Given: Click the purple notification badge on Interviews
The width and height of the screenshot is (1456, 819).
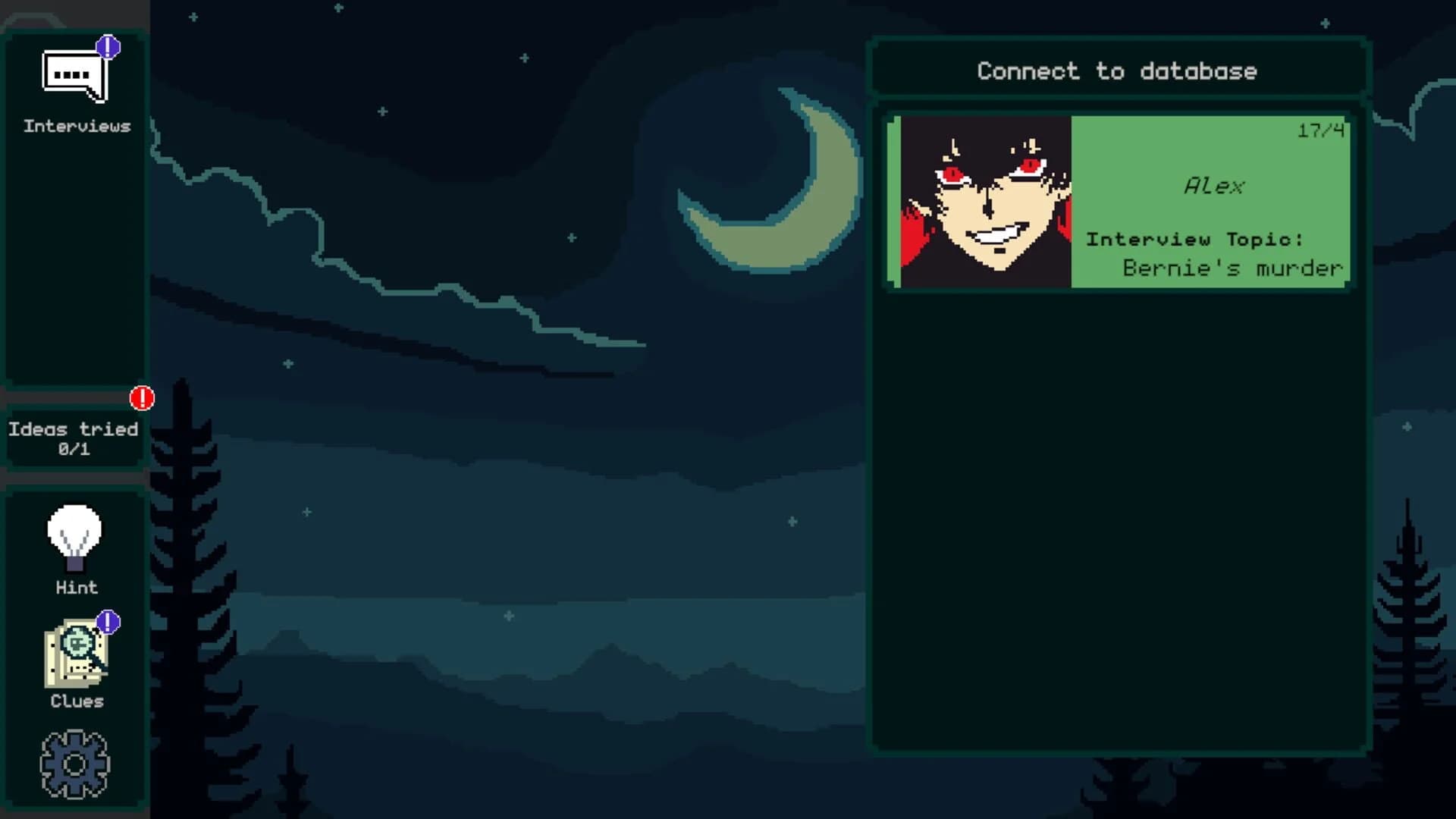Looking at the screenshot, I should click(x=108, y=47).
